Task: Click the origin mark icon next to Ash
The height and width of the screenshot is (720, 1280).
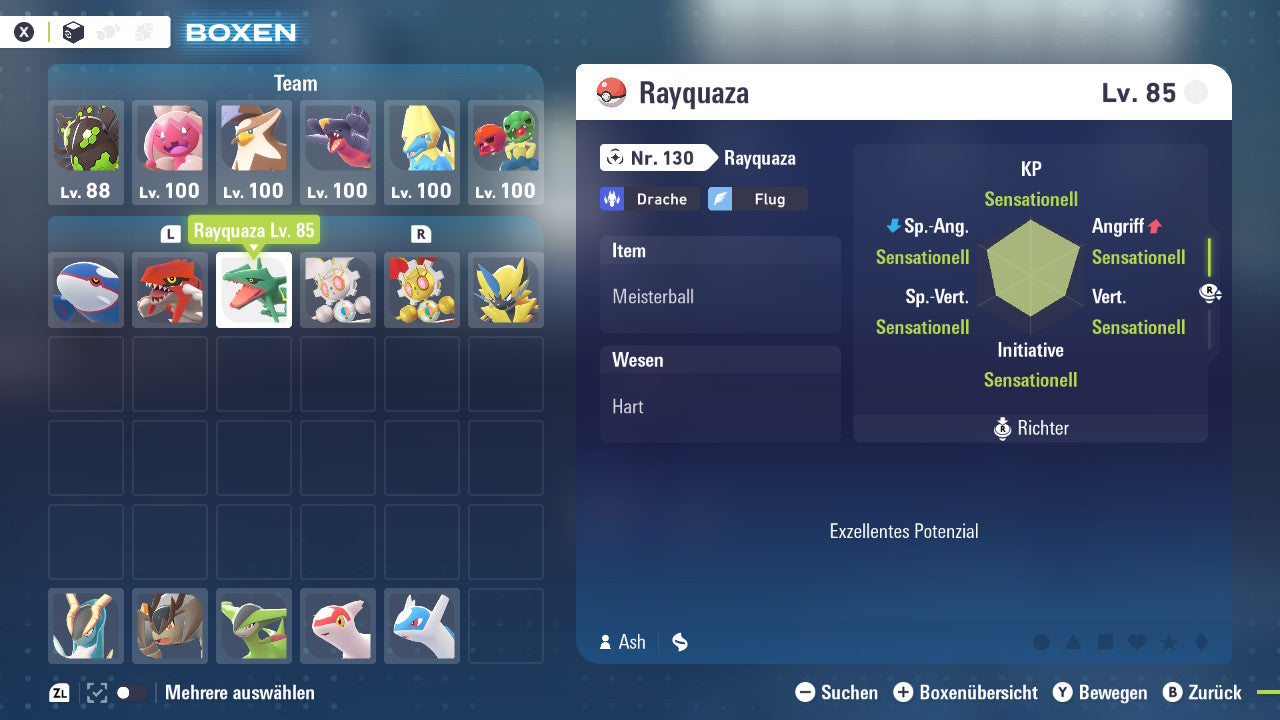Action: coord(680,642)
